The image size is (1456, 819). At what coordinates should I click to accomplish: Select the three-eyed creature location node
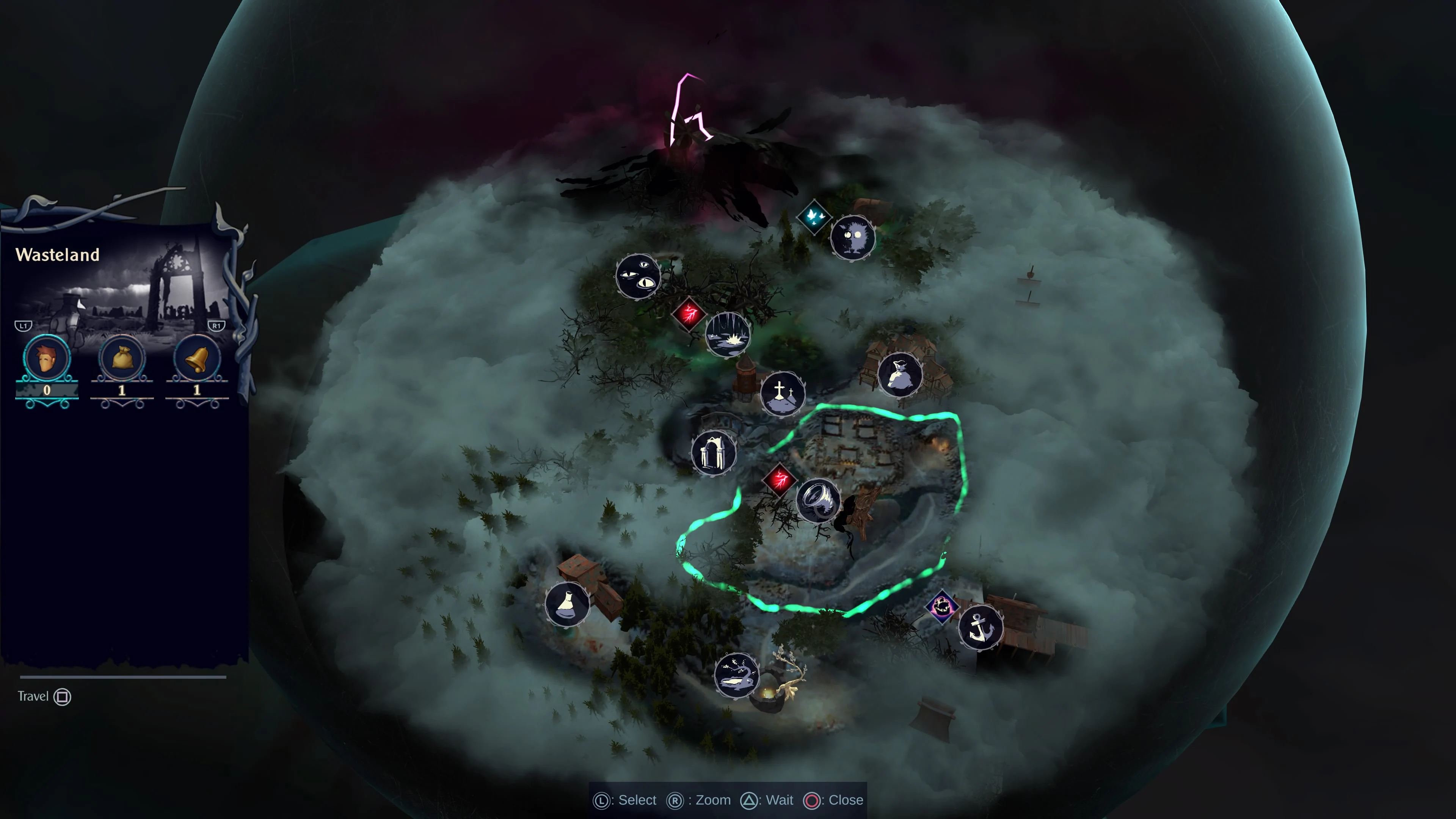[x=639, y=275]
